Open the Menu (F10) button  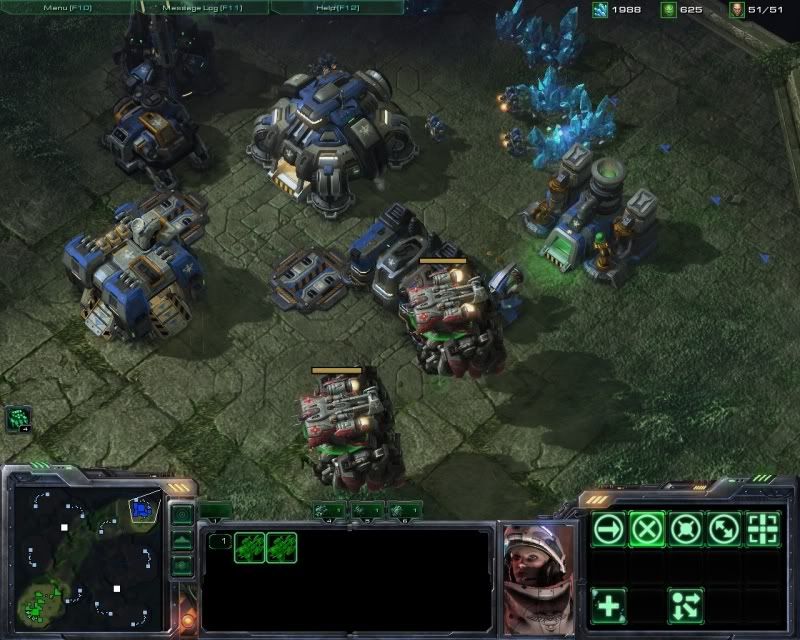66,7
